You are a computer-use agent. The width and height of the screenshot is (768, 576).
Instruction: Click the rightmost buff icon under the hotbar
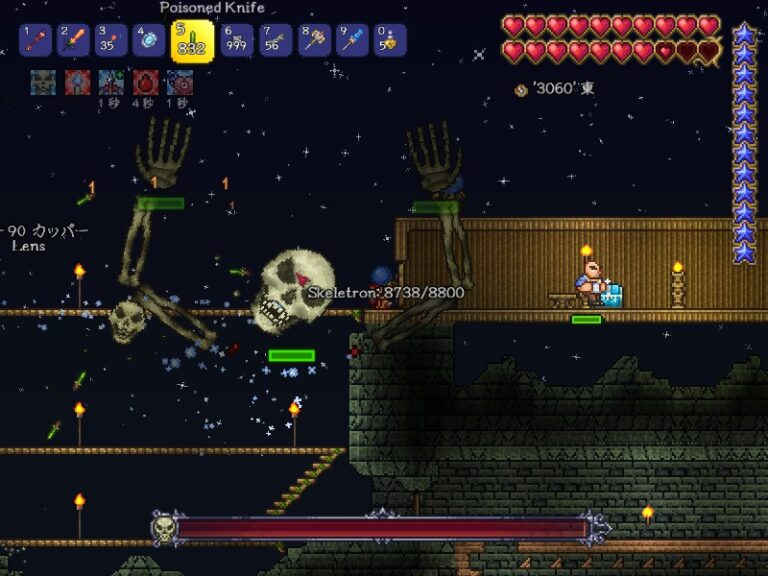click(180, 82)
